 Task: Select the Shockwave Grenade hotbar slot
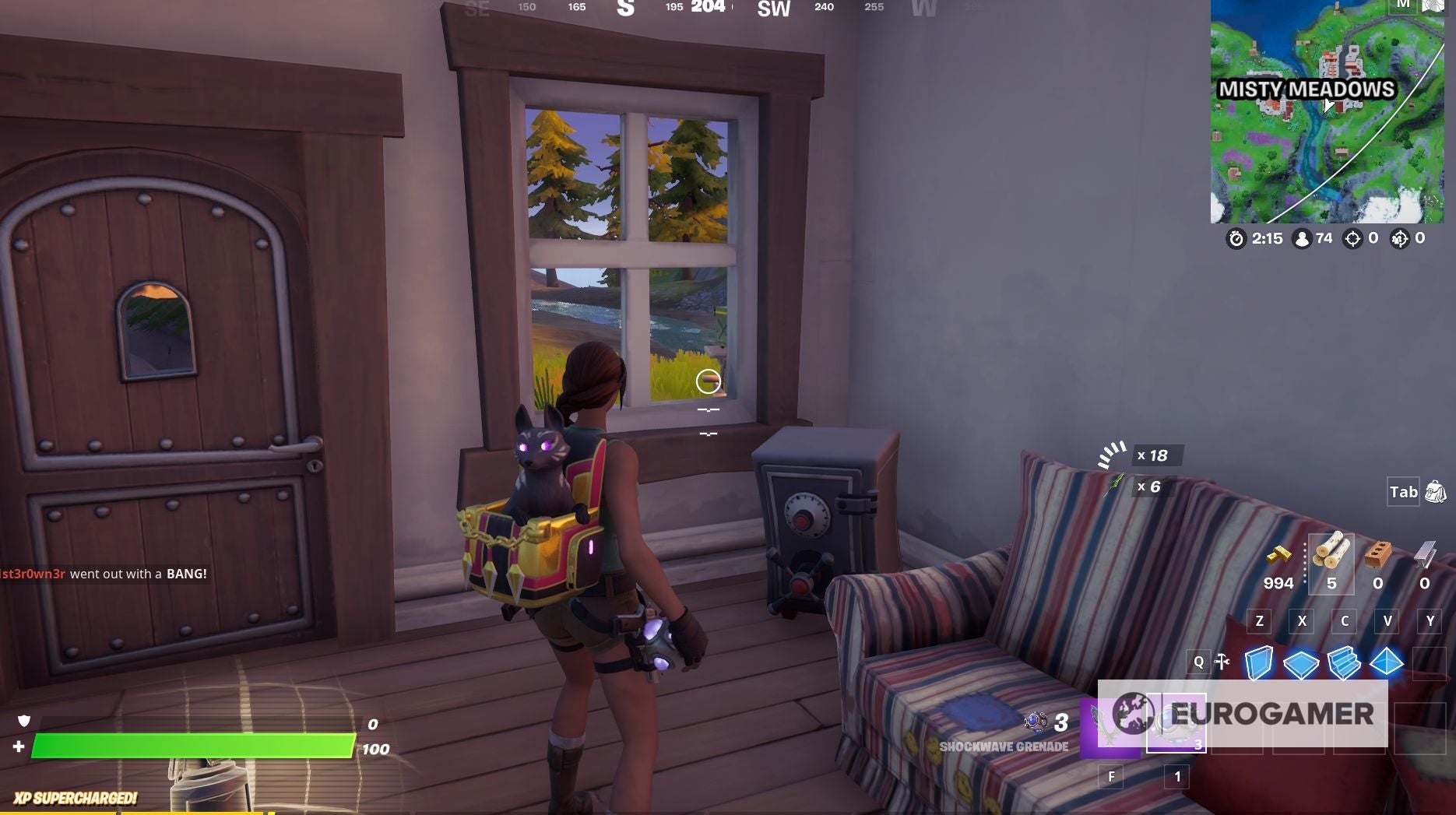(1175, 722)
